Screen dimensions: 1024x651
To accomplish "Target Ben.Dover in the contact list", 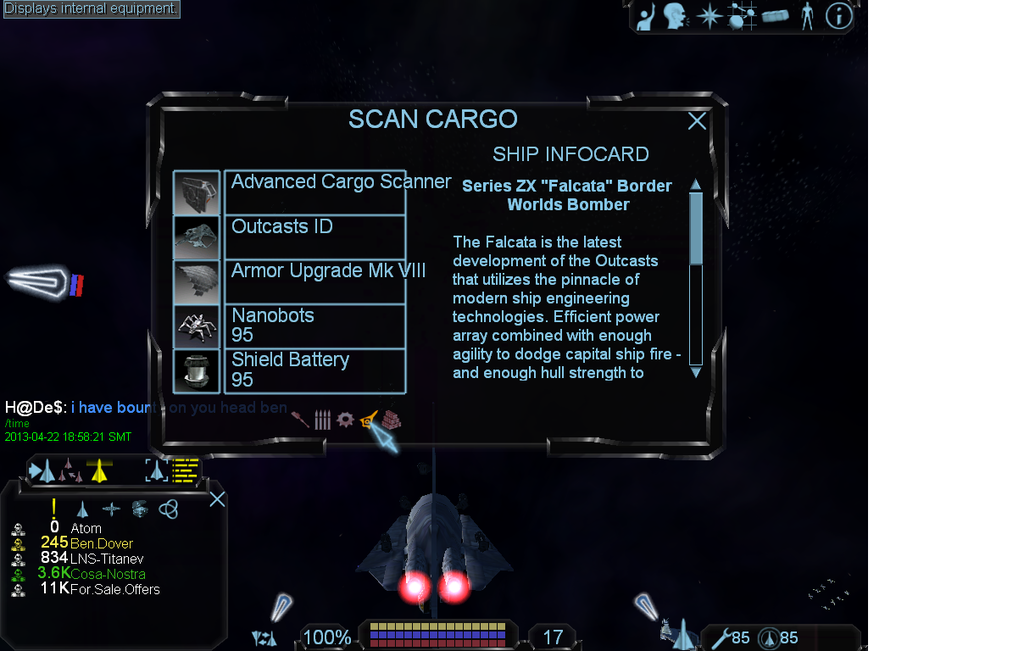I will 101,543.
